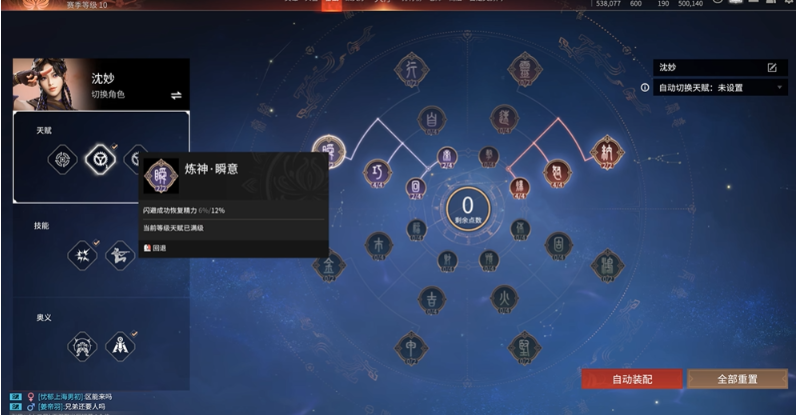The height and width of the screenshot is (415, 796).
Task: Select the 木 talent node
Action: pyautogui.click(x=379, y=245)
